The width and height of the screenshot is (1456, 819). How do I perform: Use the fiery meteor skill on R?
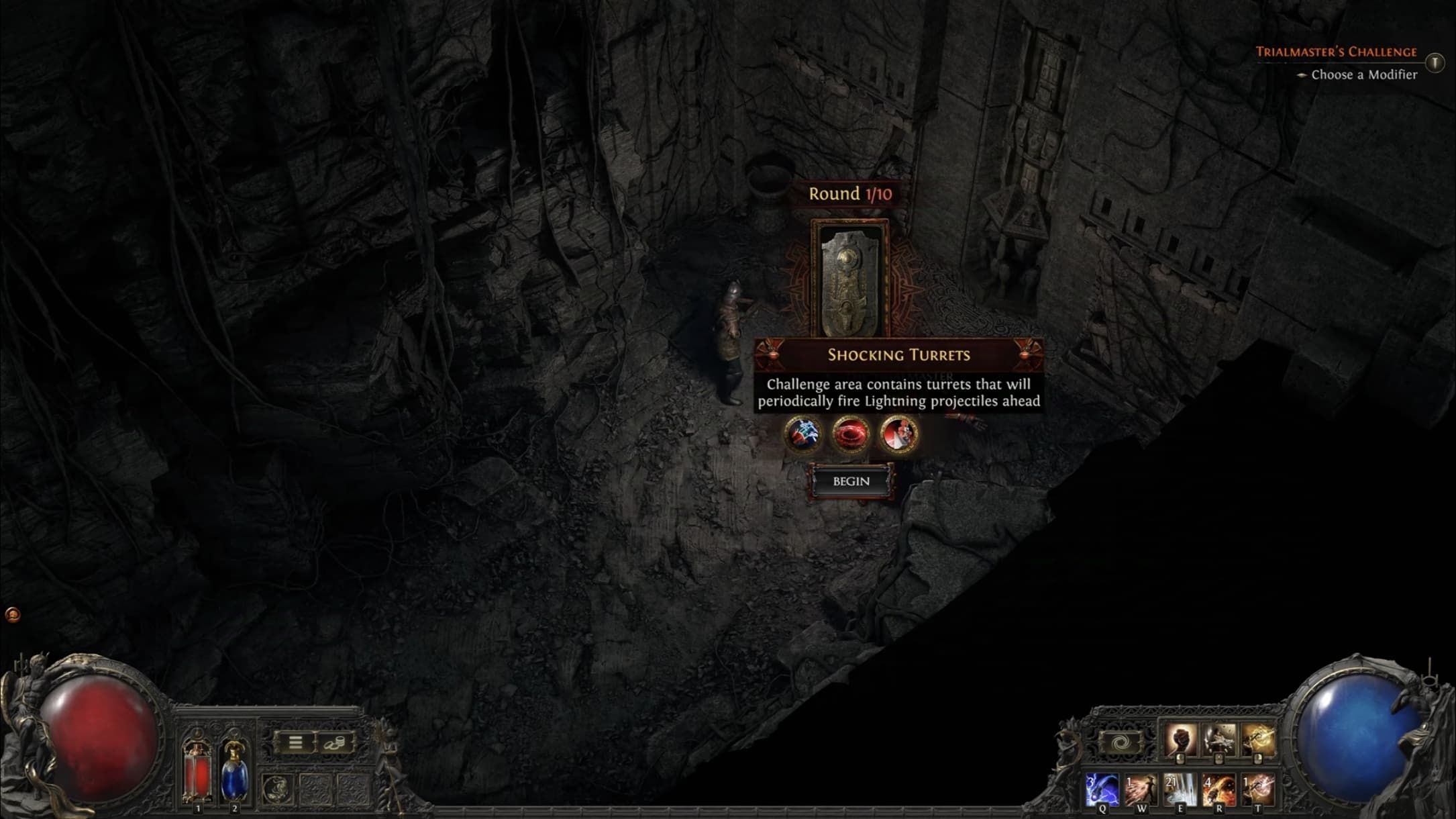pos(1218,789)
